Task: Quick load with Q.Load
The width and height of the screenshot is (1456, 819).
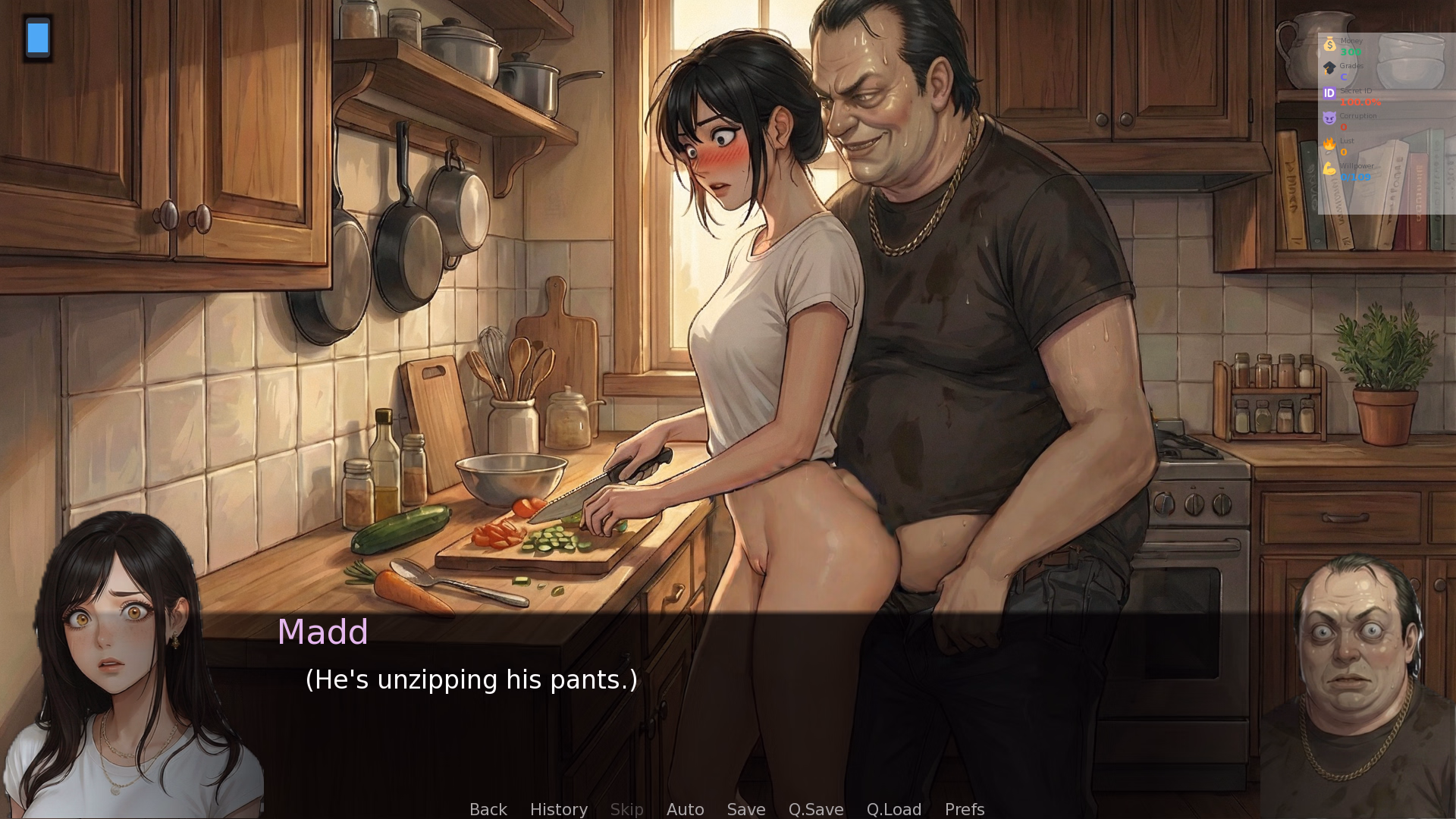Action: (x=893, y=809)
